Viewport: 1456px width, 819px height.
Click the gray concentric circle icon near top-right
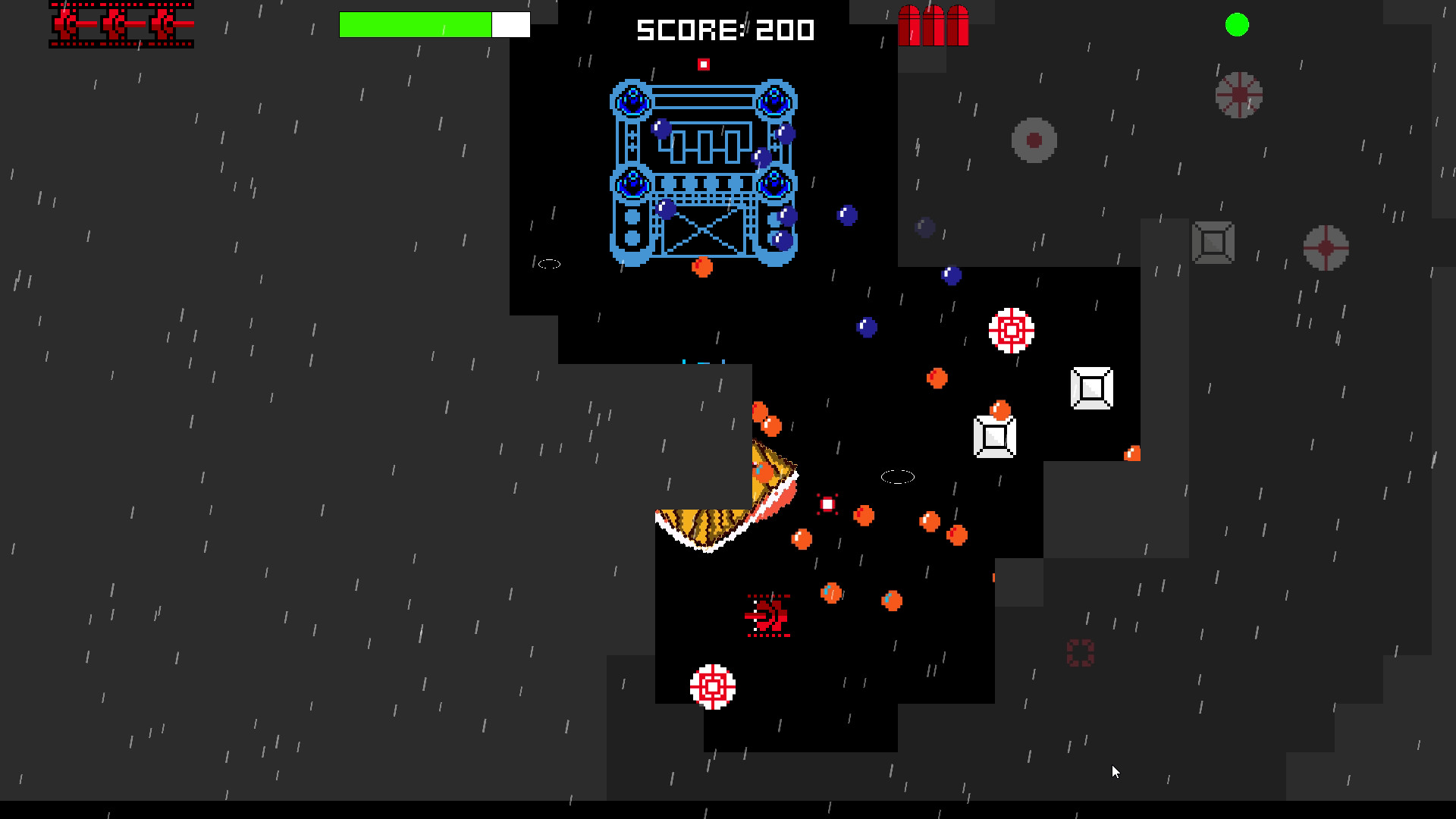[1032, 140]
